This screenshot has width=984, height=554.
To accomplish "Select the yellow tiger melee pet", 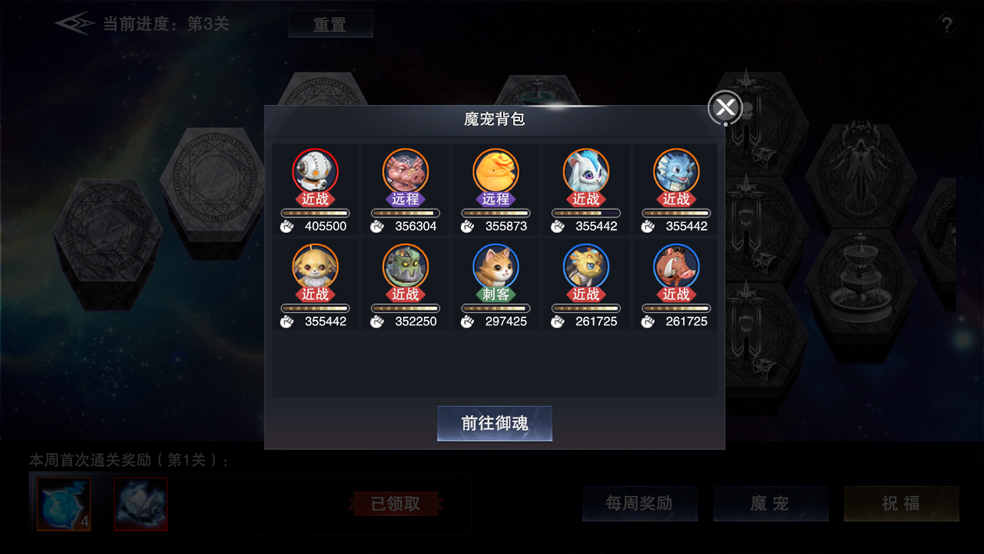I will pyautogui.click(x=586, y=268).
